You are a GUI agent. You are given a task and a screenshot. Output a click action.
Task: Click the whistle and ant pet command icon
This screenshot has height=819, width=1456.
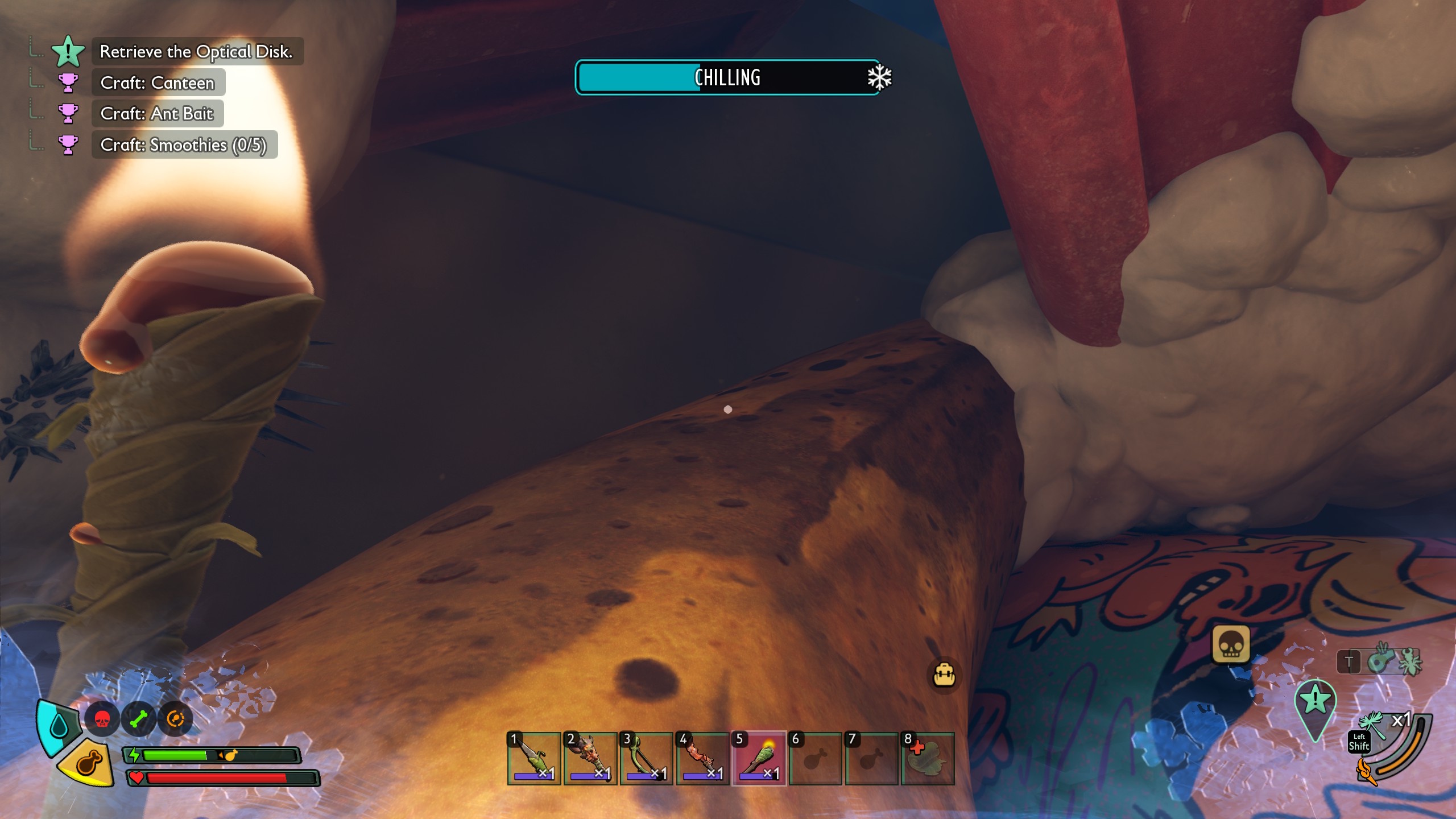[x=1393, y=661]
